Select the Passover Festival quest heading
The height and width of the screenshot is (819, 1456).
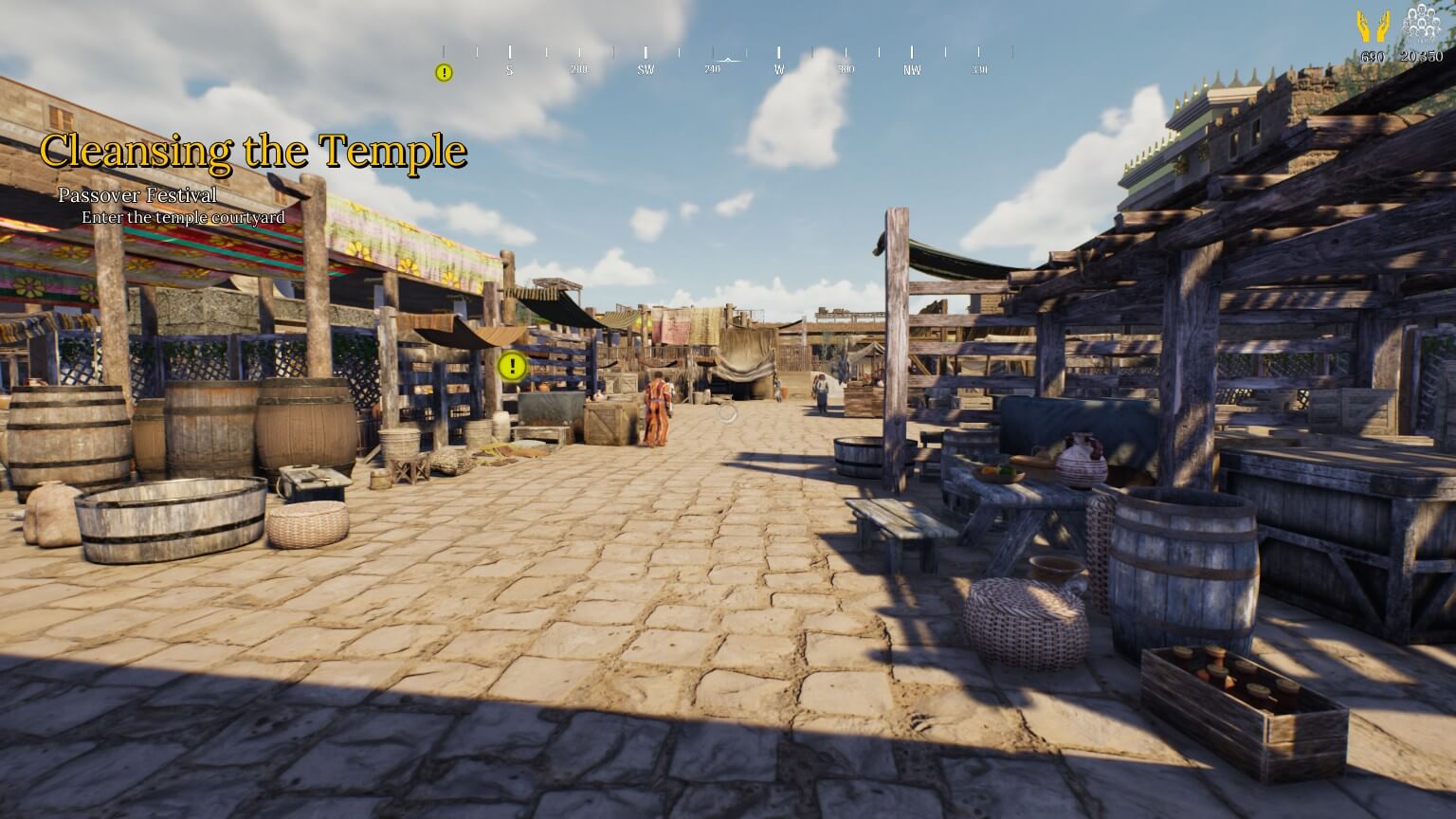point(136,195)
